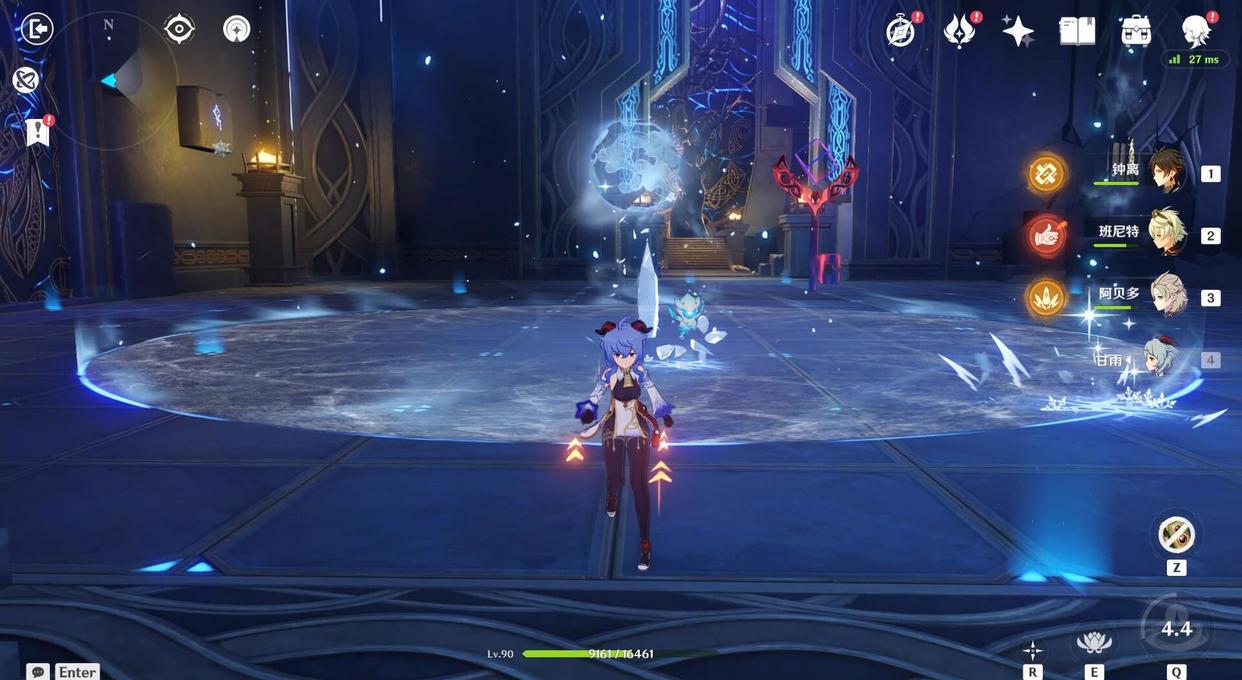The width and height of the screenshot is (1242, 680).
Task: Trigger the Elemental Burst showing 4.4 cooldown
Action: click(1176, 628)
